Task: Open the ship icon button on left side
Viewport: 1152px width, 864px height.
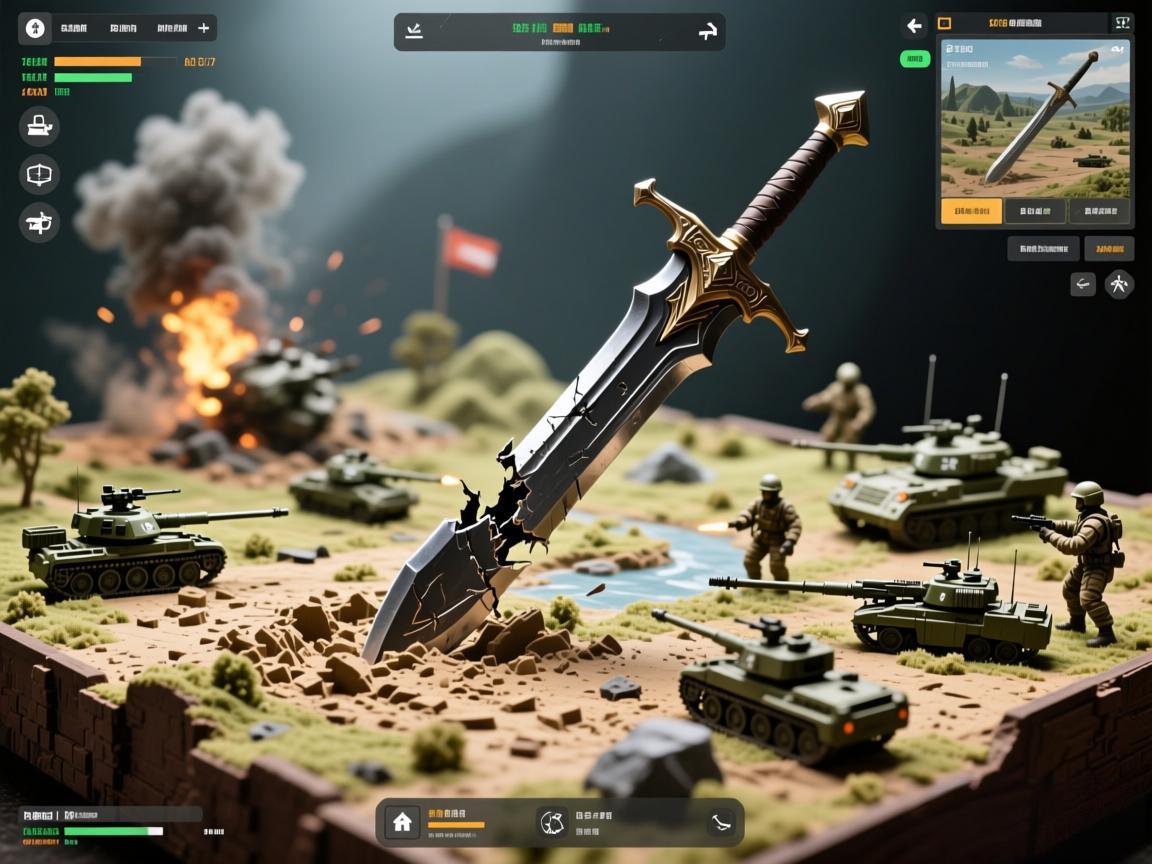Action: pos(39,126)
